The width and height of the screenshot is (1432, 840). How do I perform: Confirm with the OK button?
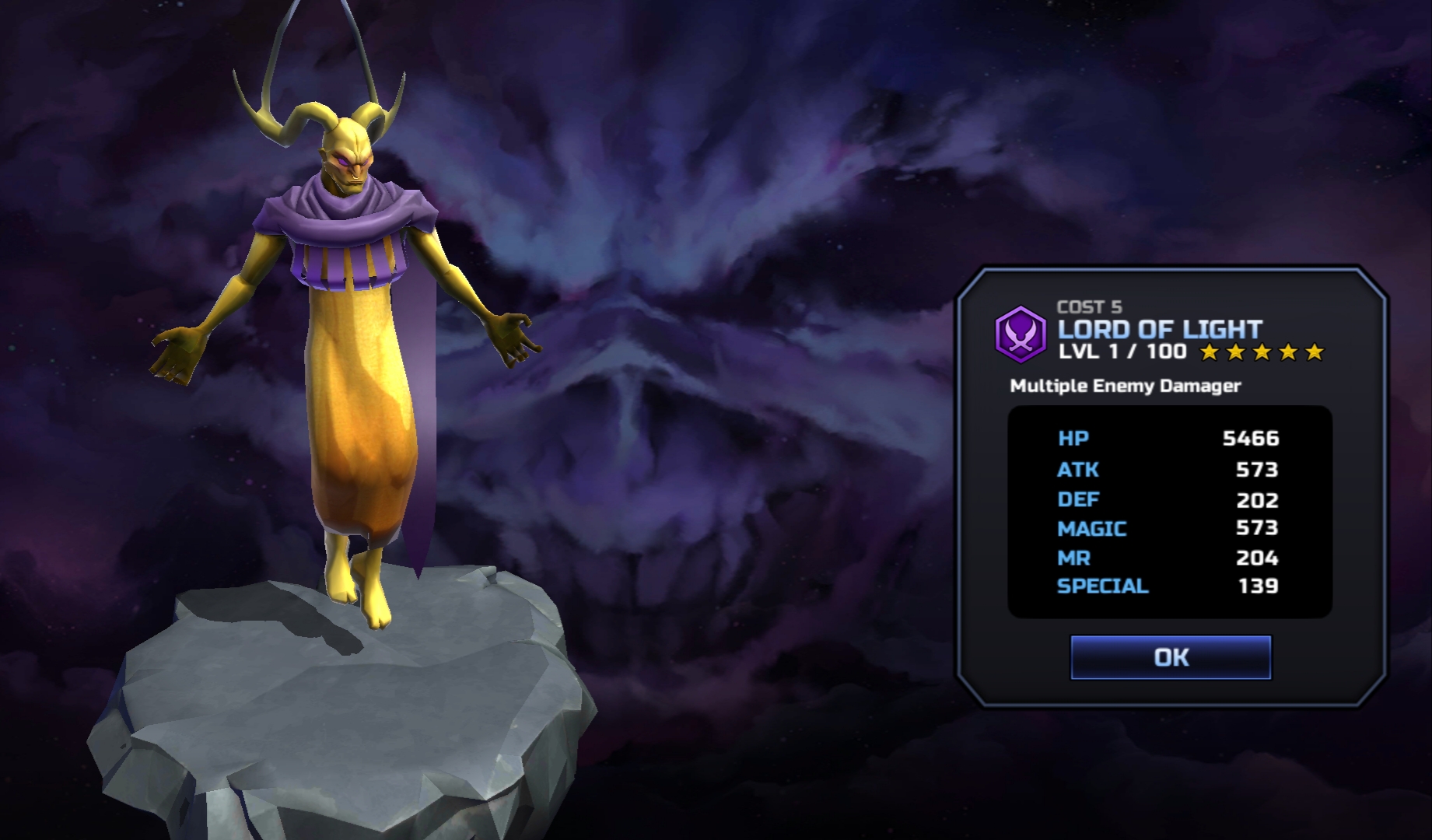(x=1170, y=657)
